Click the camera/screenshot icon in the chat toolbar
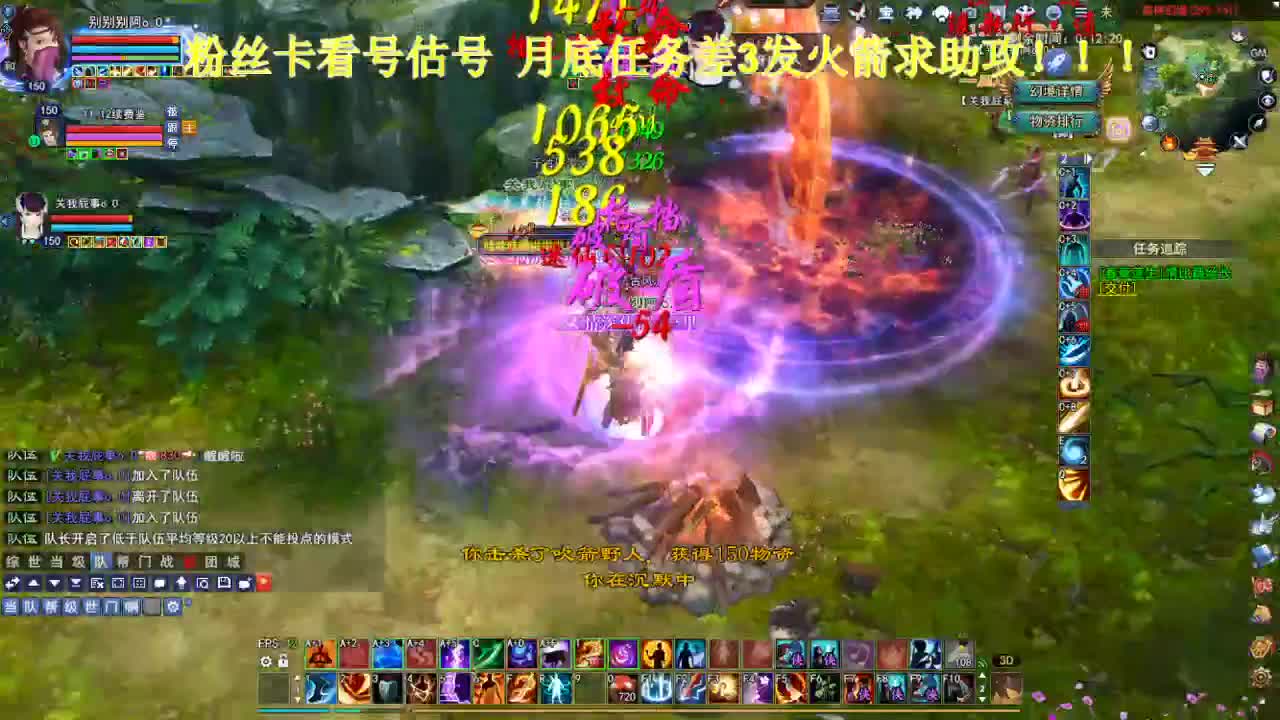1280x720 pixels. coord(203,583)
